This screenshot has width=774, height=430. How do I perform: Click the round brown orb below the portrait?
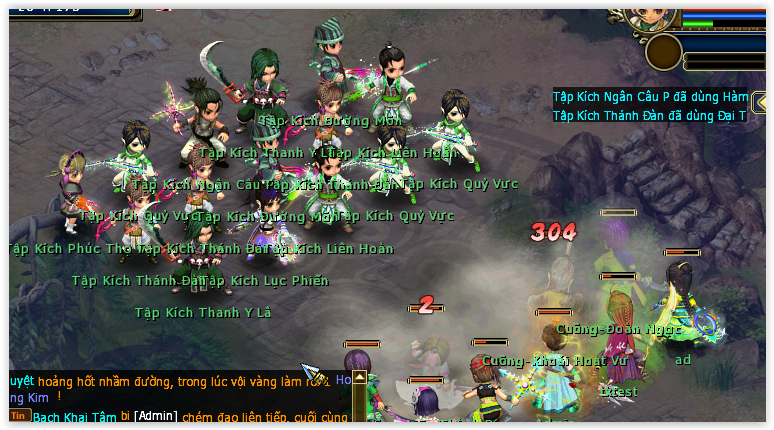(664, 52)
